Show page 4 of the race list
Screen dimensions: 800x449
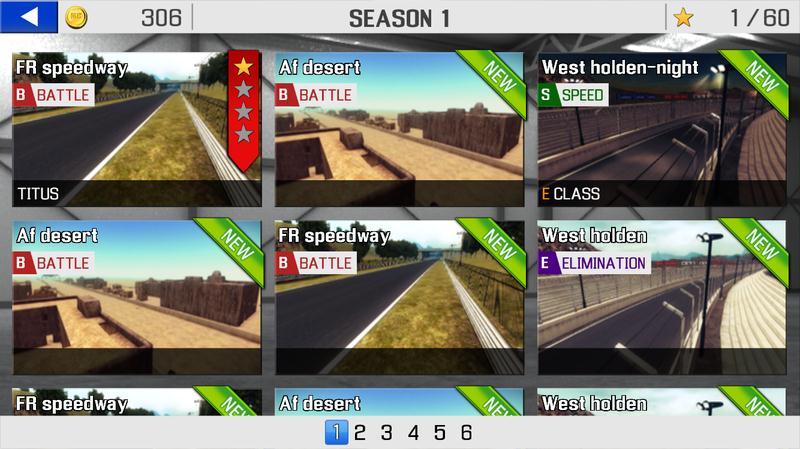[413, 433]
